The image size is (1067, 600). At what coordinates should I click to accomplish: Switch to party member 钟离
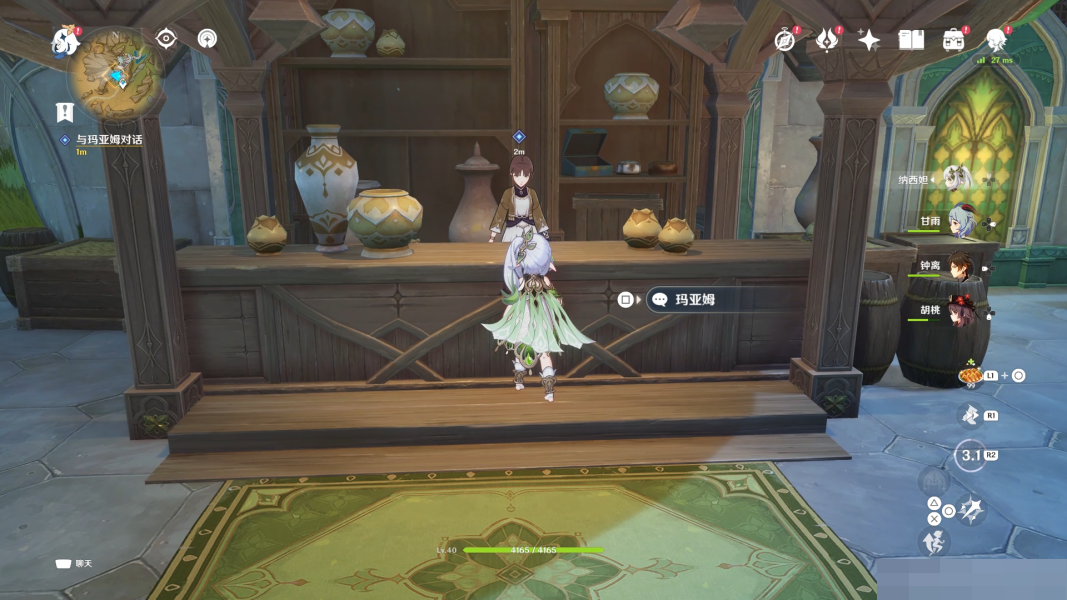[961, 267]
